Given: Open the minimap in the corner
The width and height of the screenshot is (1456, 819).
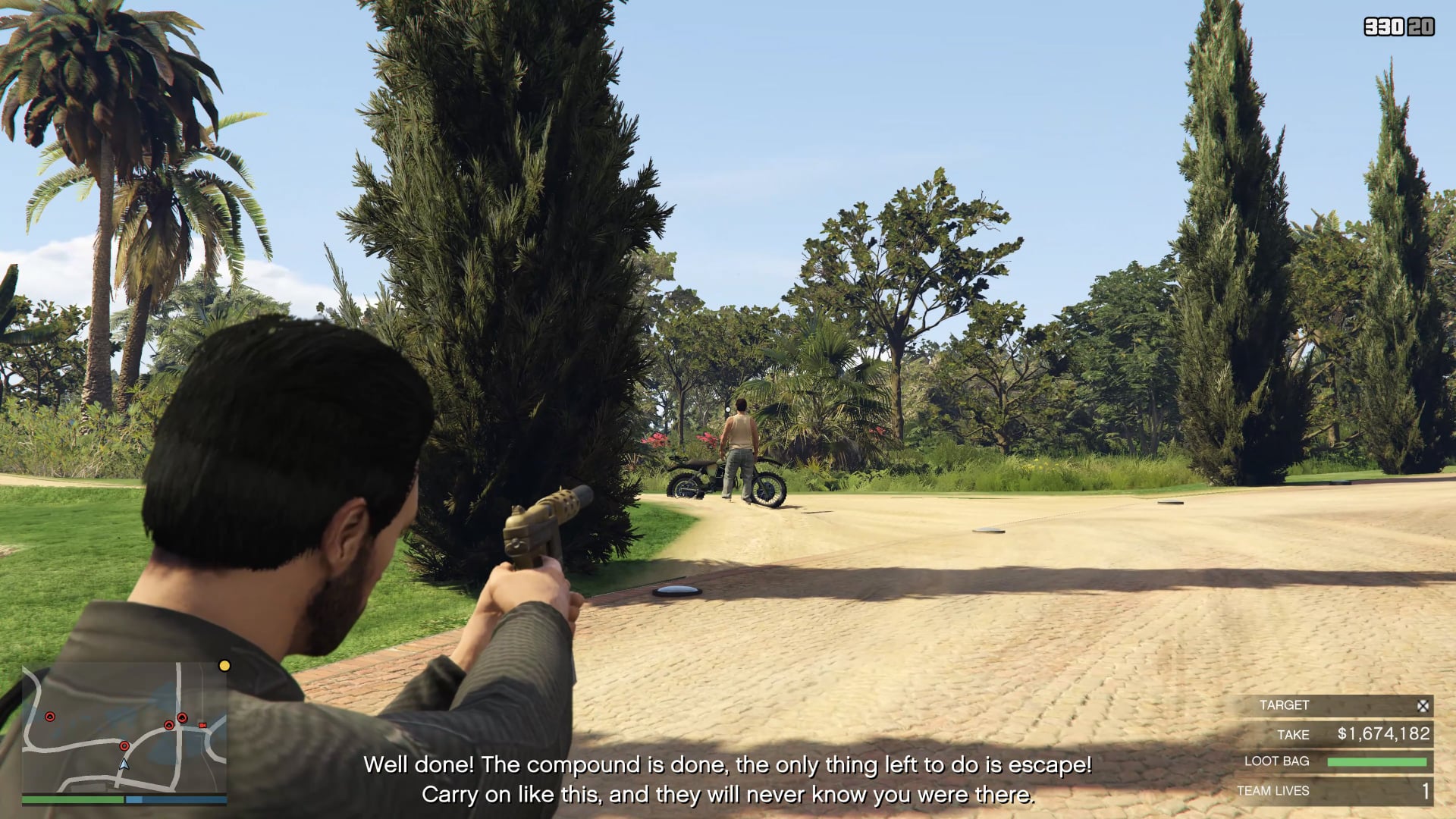Looking at the screenshot, I should click(124, 728).
